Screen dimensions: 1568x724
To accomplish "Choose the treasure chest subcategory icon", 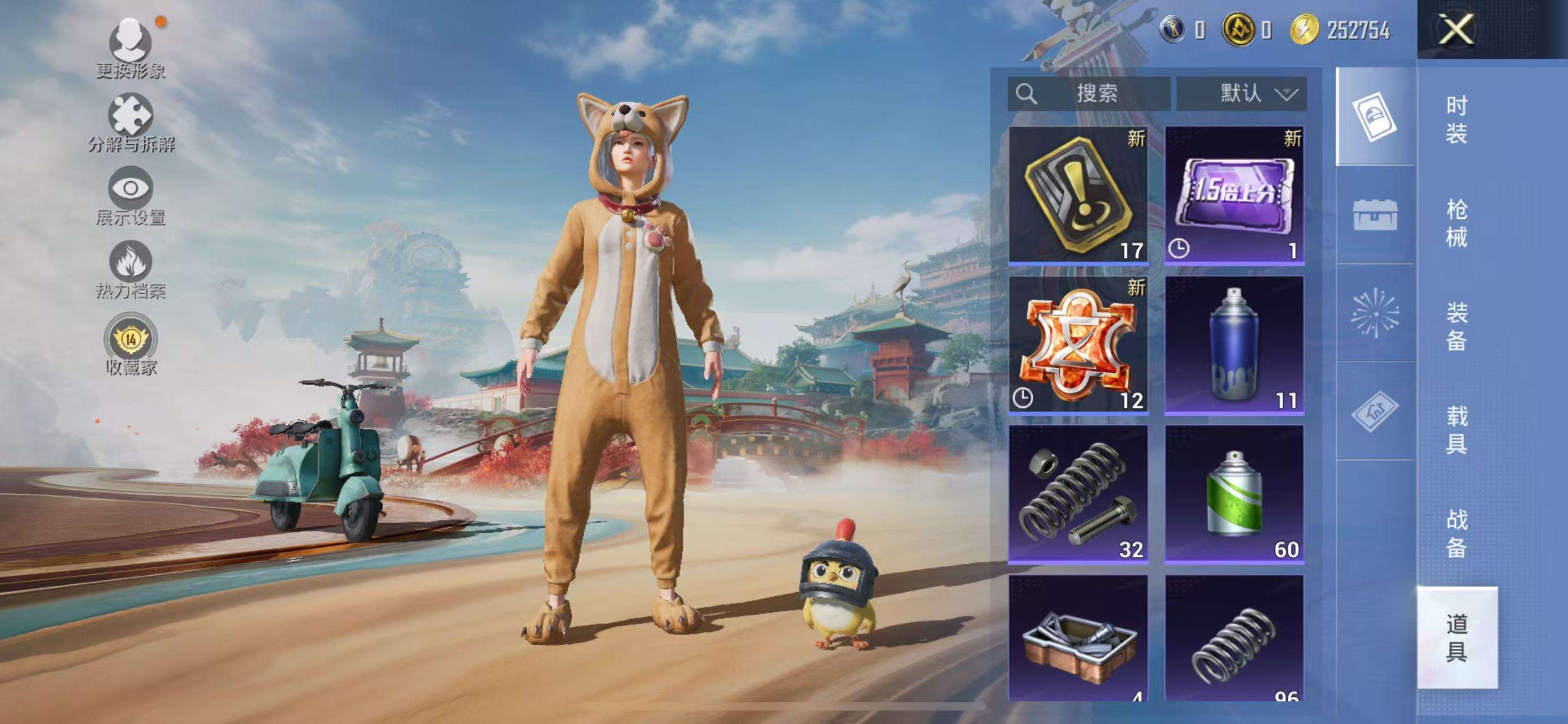I will point(1375,214).
